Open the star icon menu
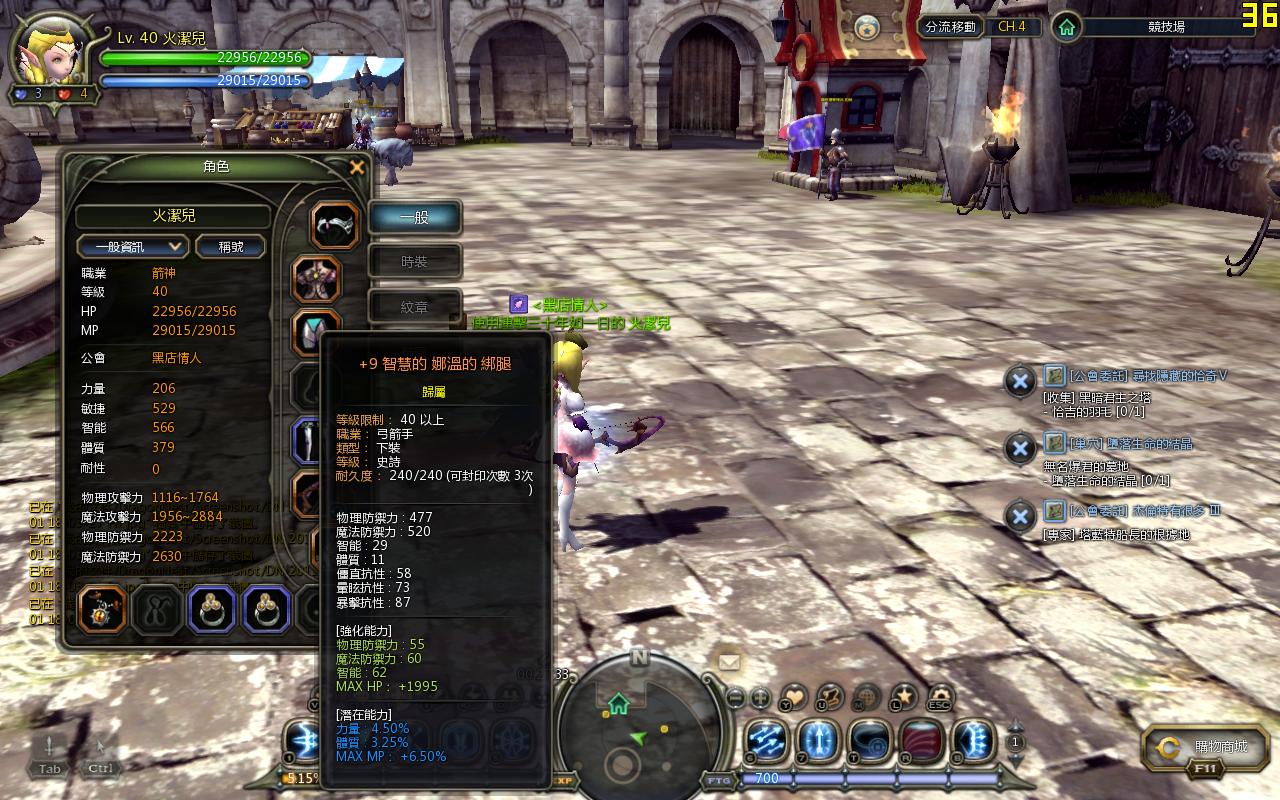Image resolution: width=1280 pixels, height=800 pixels. (x=903, y=695)
